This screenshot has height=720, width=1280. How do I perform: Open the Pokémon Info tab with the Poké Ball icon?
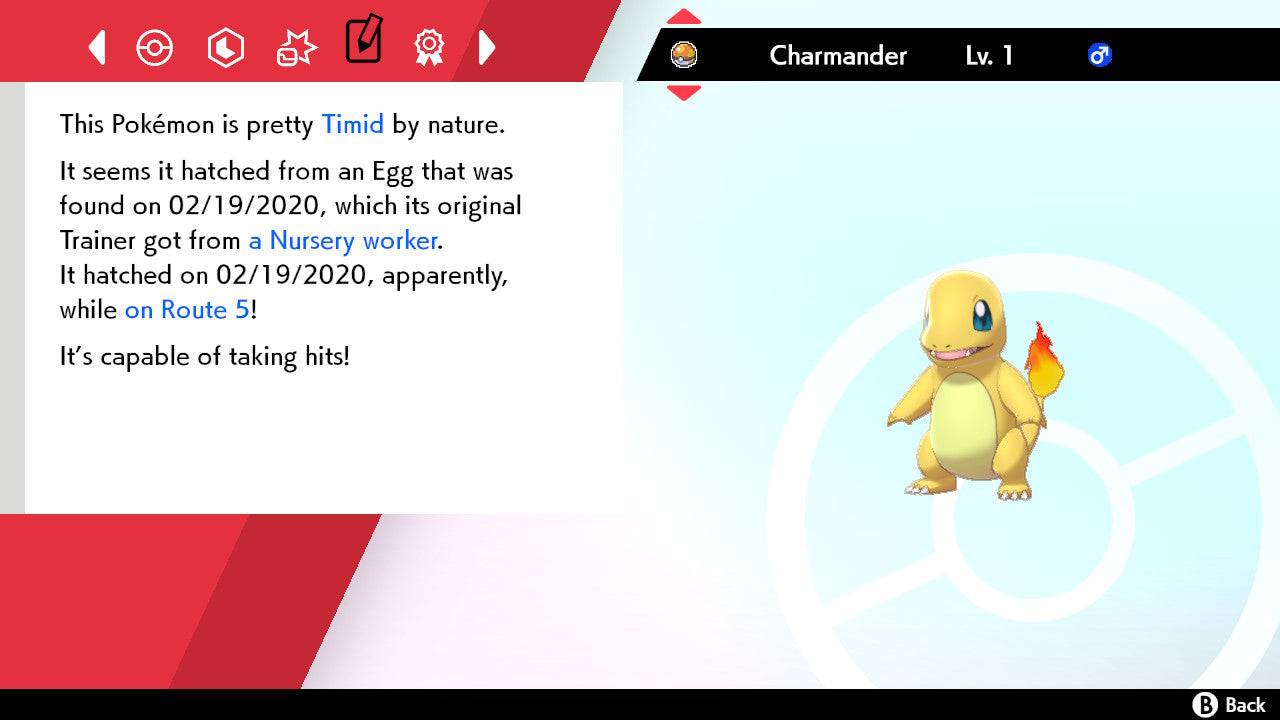click(x=155, y=47)
